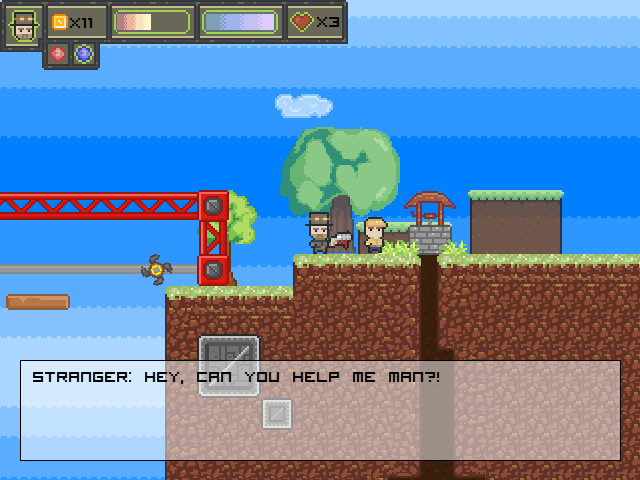Select the red gem slot

tap(58, 55)
